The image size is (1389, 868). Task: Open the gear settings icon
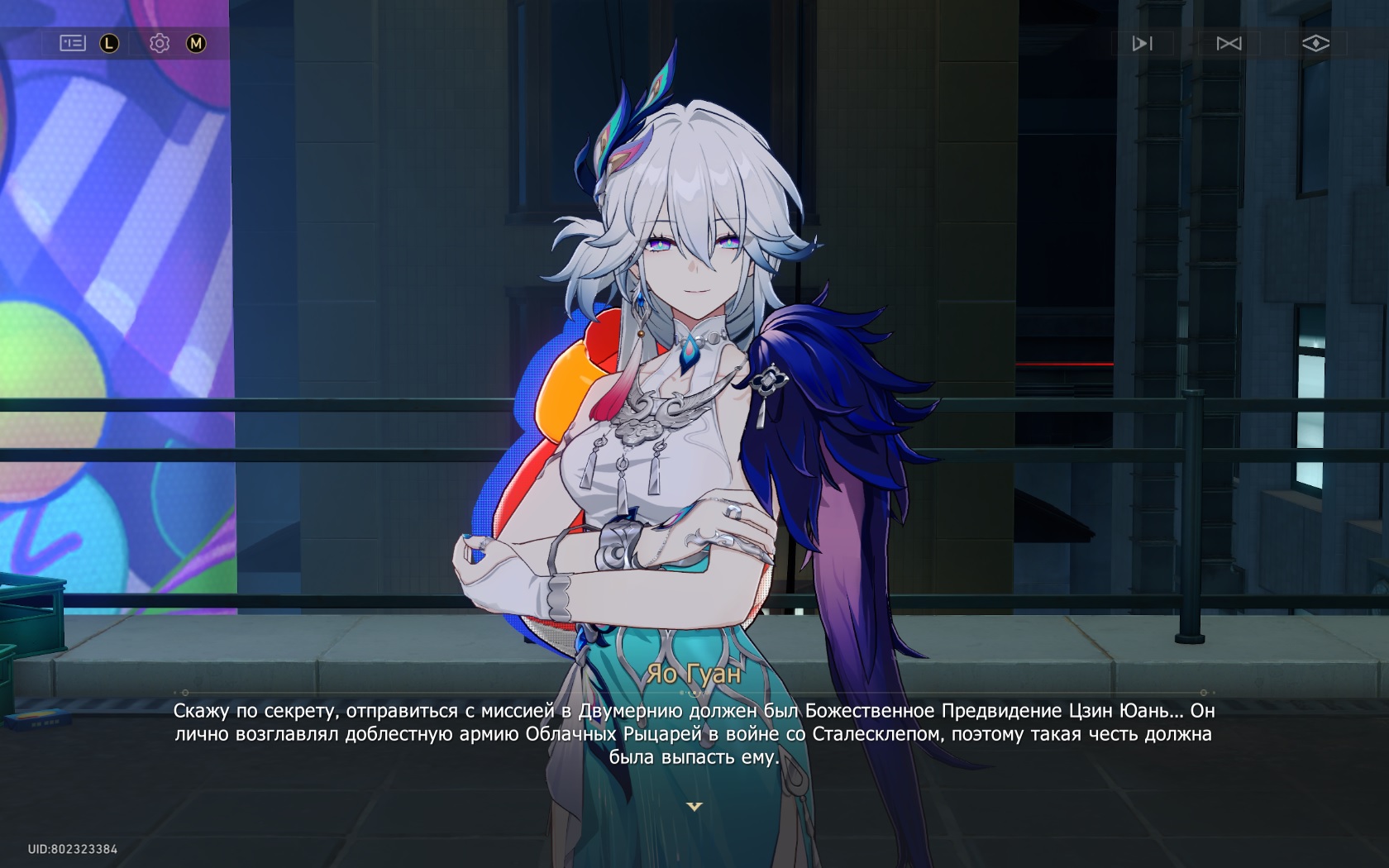(x=160, y=43)
